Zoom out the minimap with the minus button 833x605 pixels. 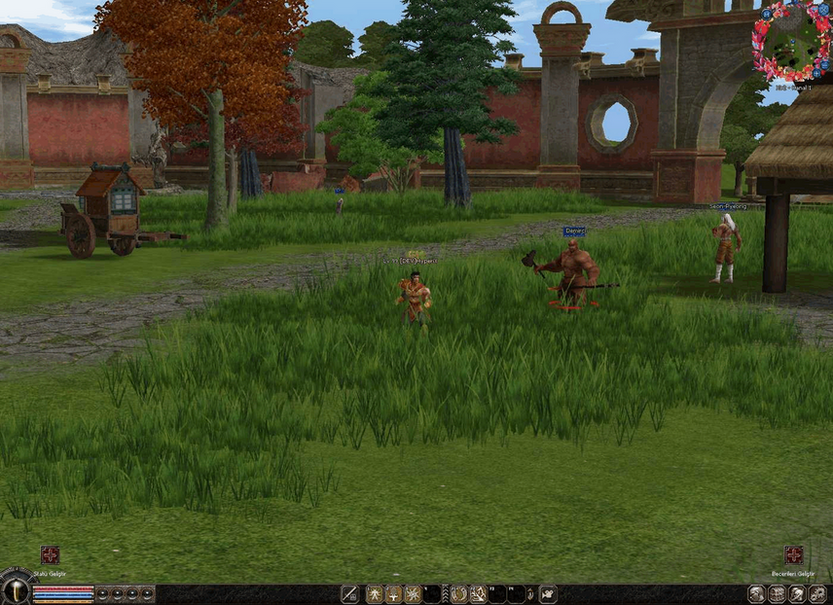(824, 65)
